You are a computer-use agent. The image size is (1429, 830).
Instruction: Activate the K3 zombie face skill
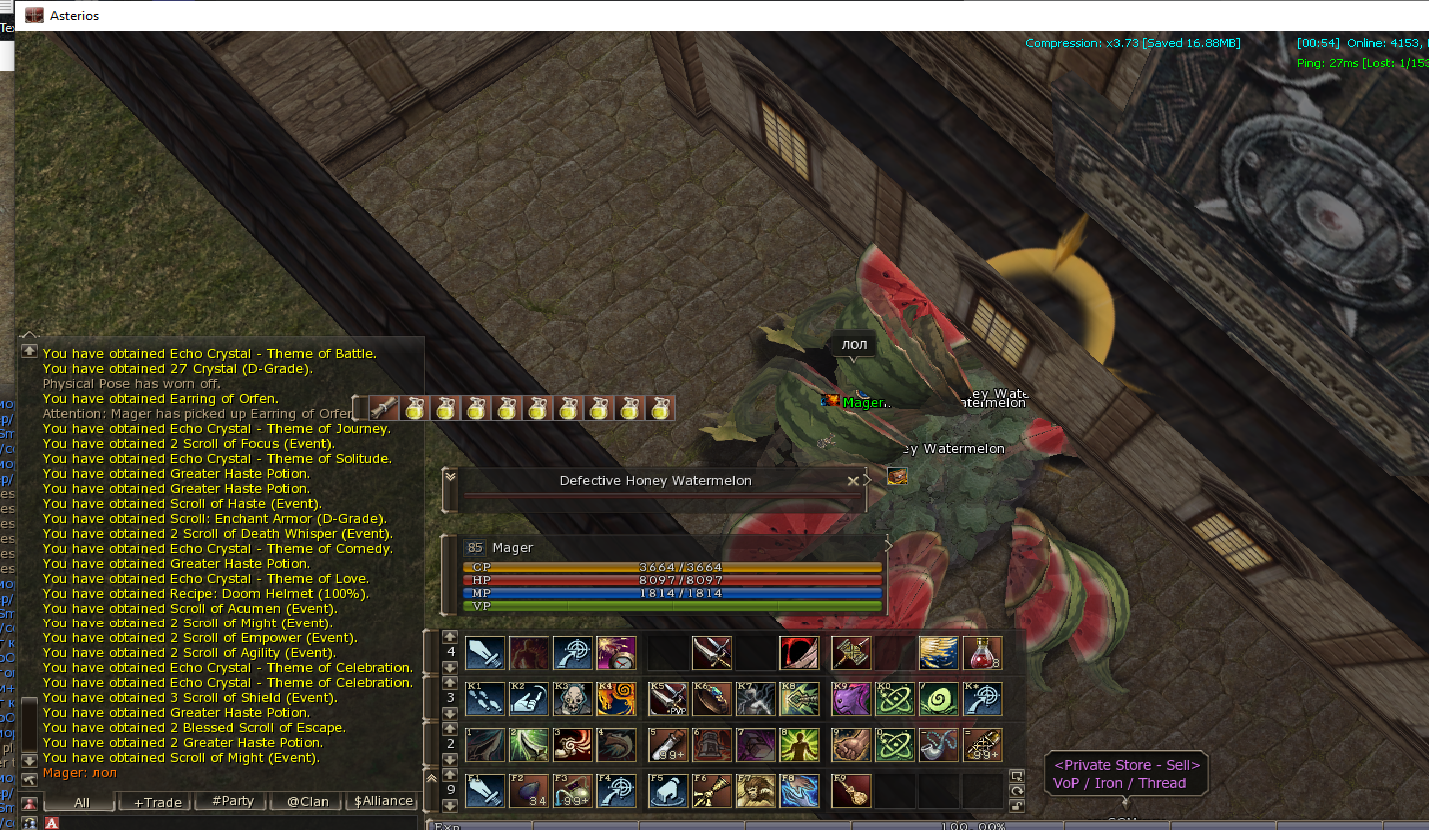point(573,699)
